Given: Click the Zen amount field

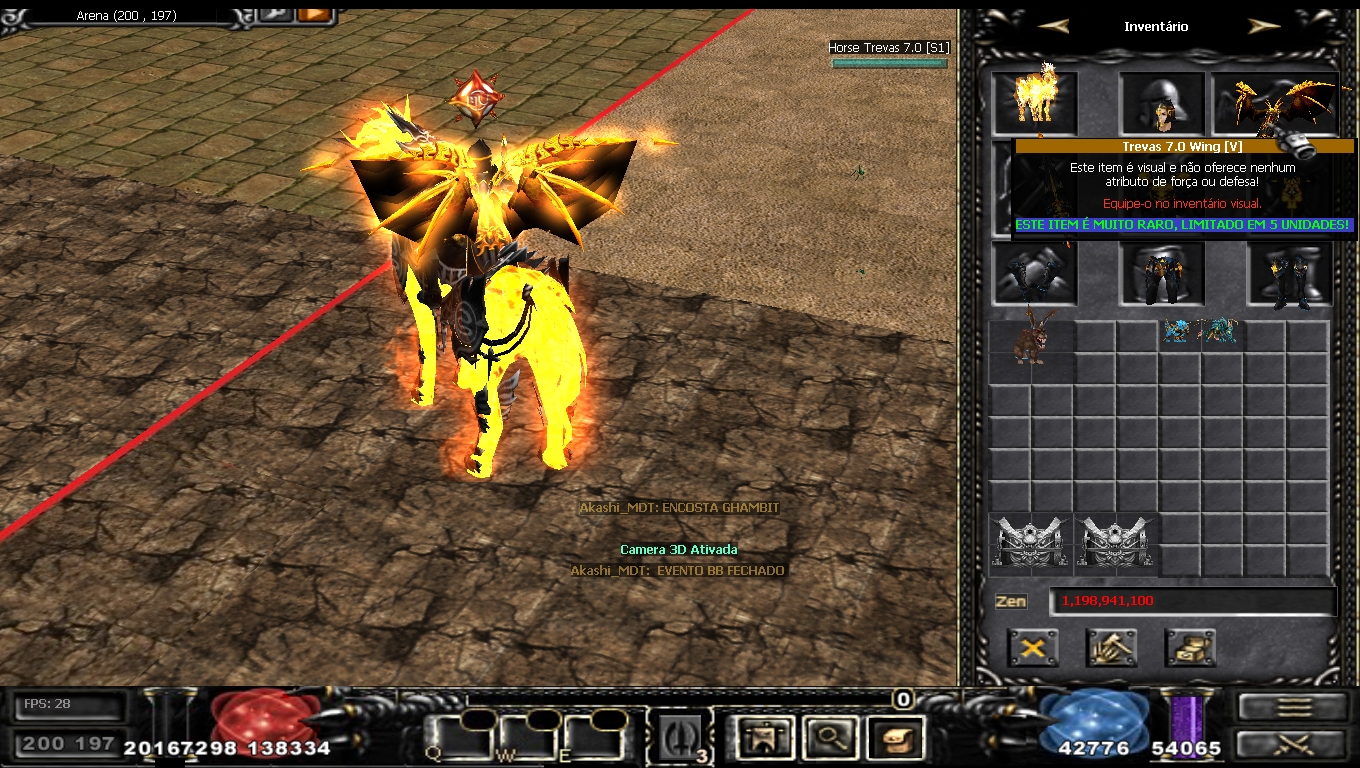Looking at the screenshot, I should [x=1192, y=601].
